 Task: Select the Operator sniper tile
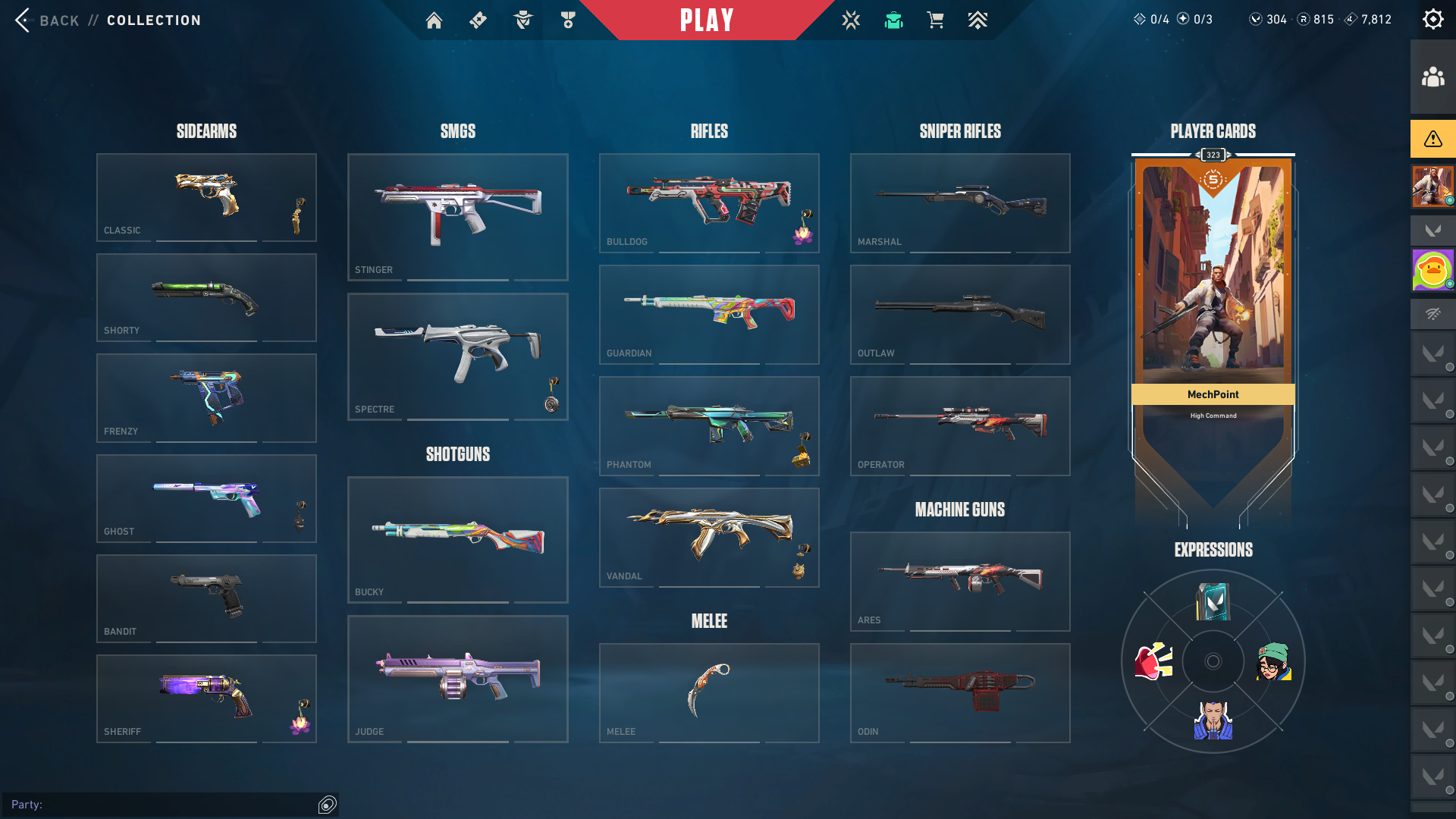tap(960, 425)
